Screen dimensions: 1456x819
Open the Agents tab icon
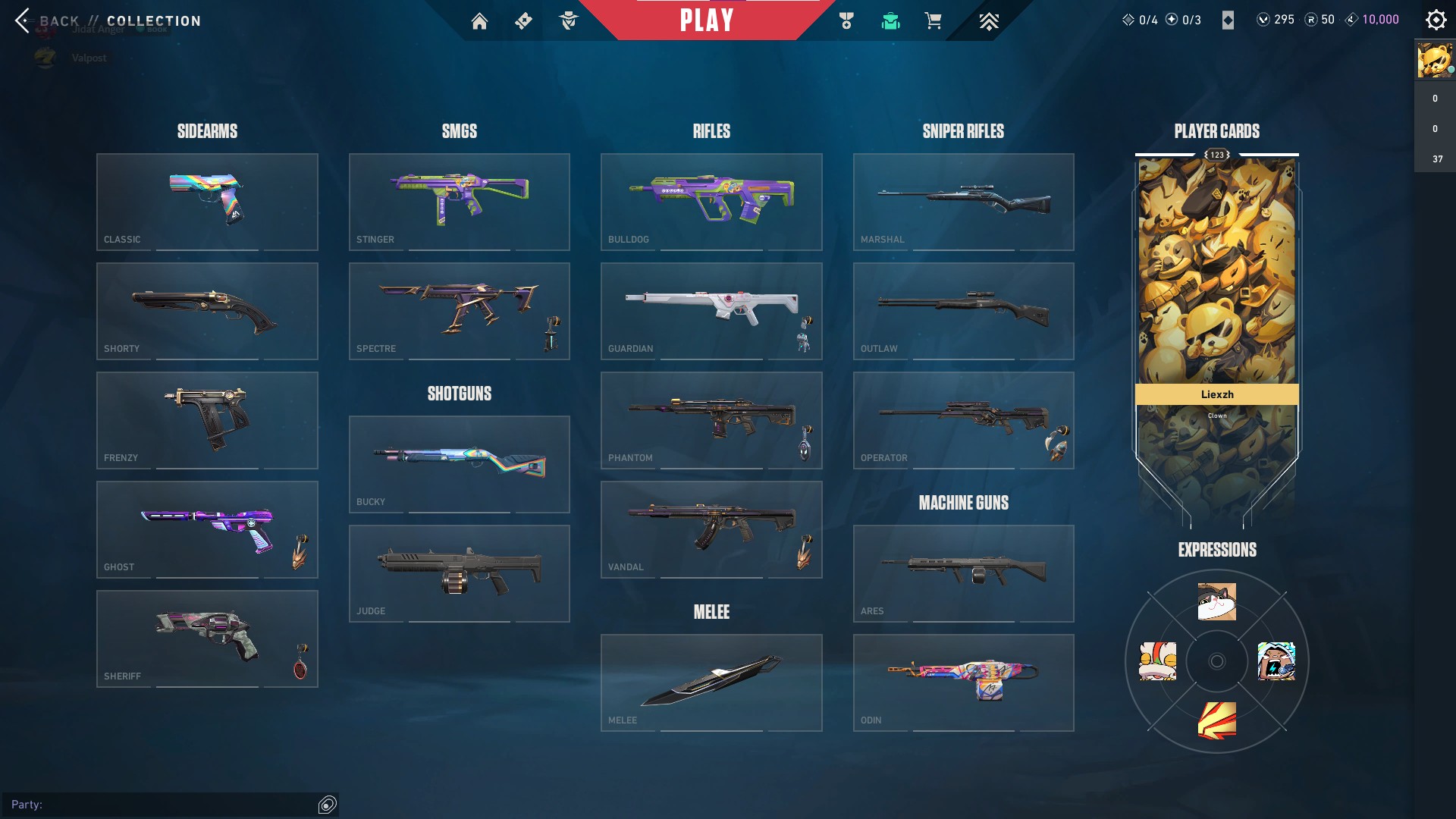point(570,20)
